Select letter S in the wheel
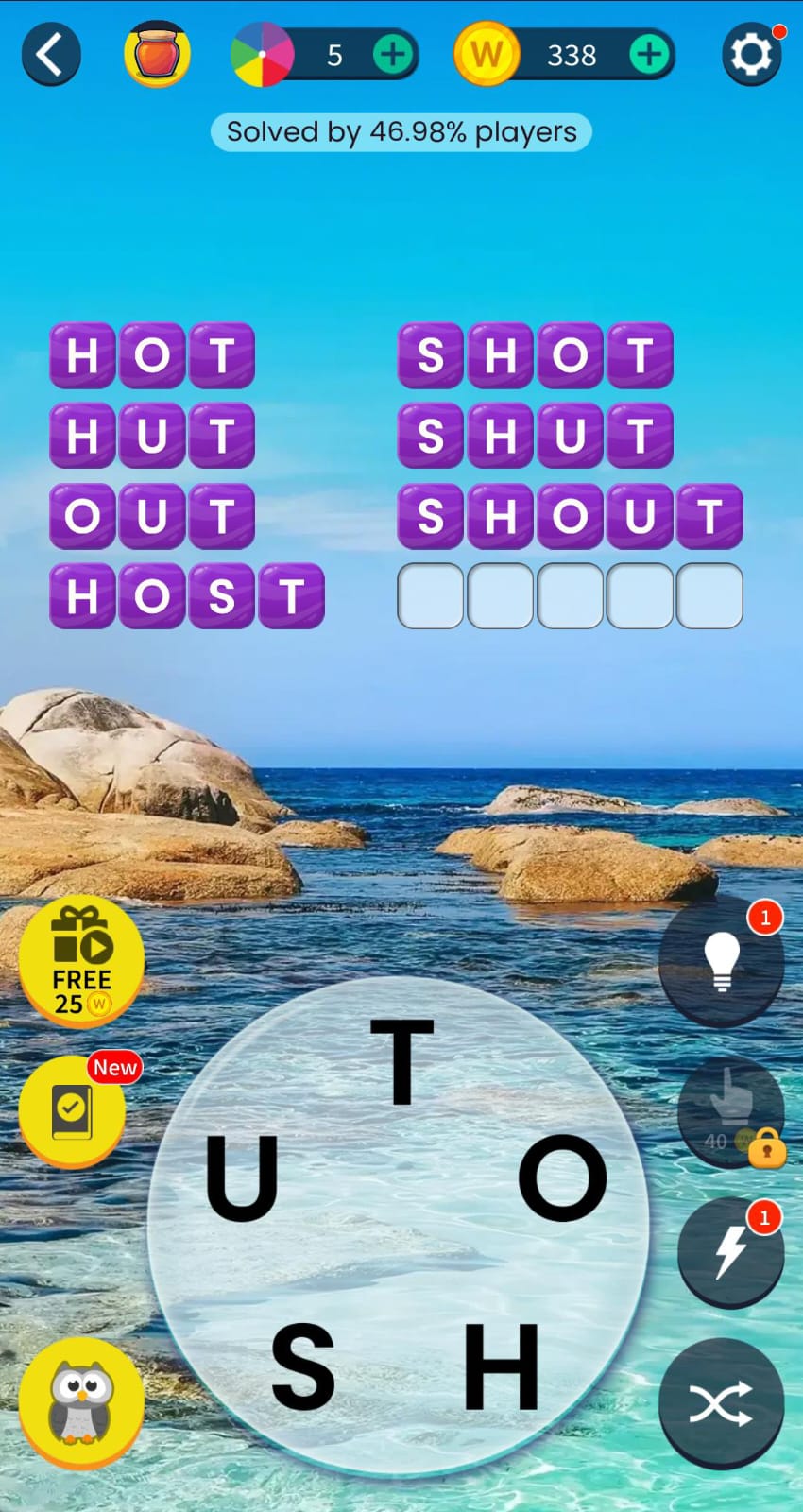Viewport: 803px width, 1512px height. [303, 1365]
